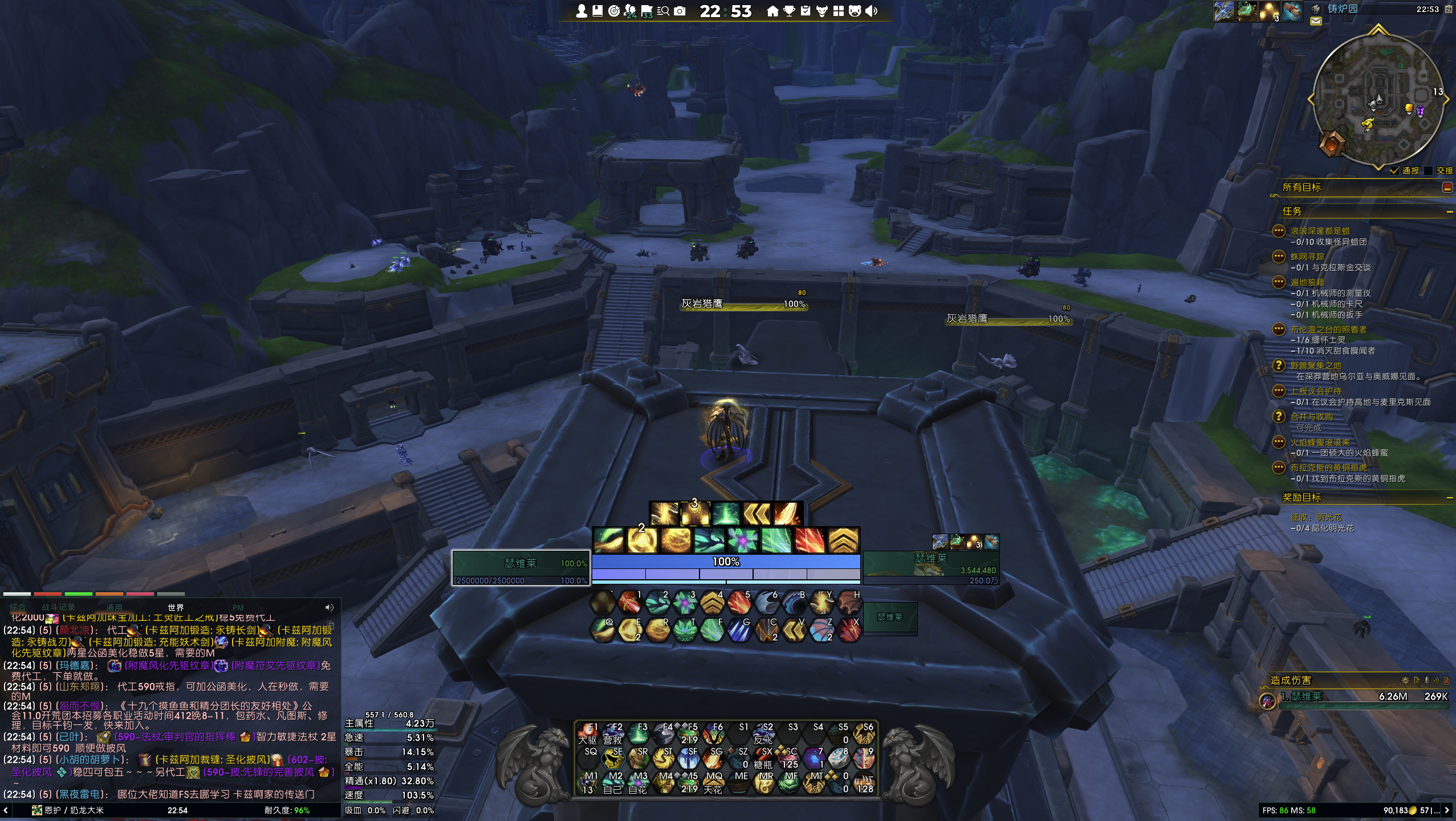Uncheck the 通报 checkbox near the minimap

tap(1394, 171)
